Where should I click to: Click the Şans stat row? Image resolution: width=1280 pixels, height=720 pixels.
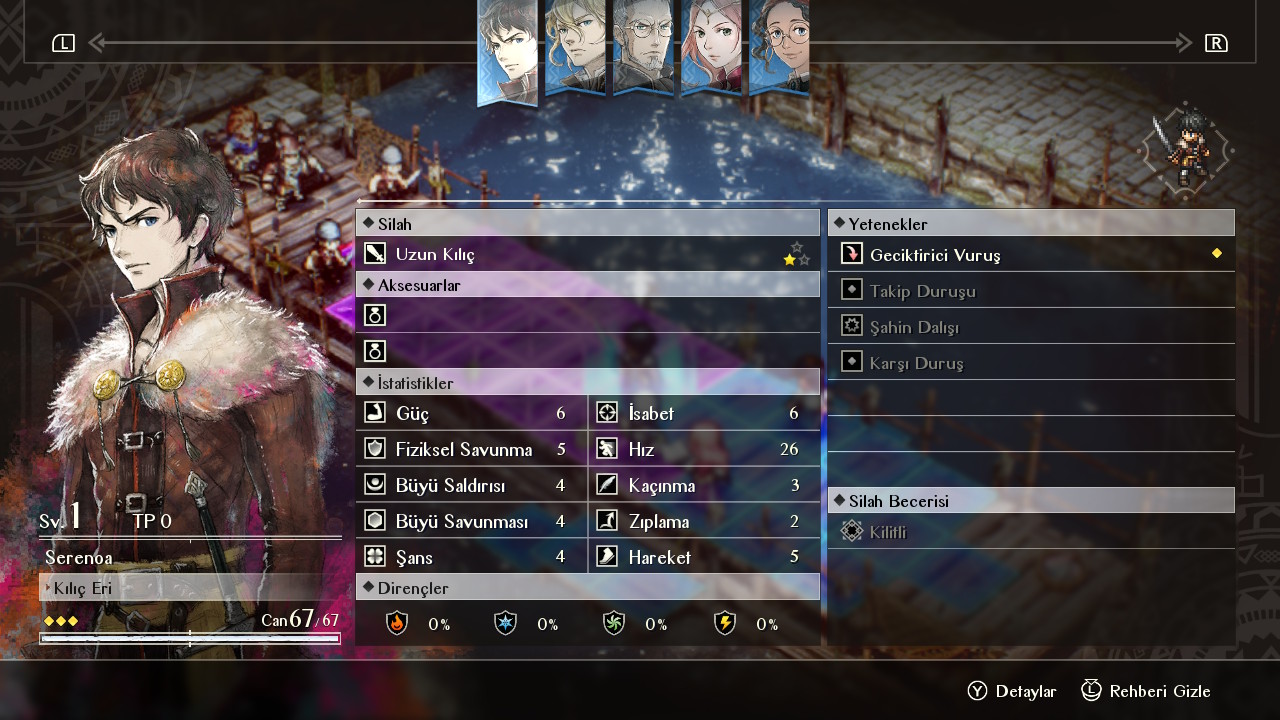pos(471,557)
